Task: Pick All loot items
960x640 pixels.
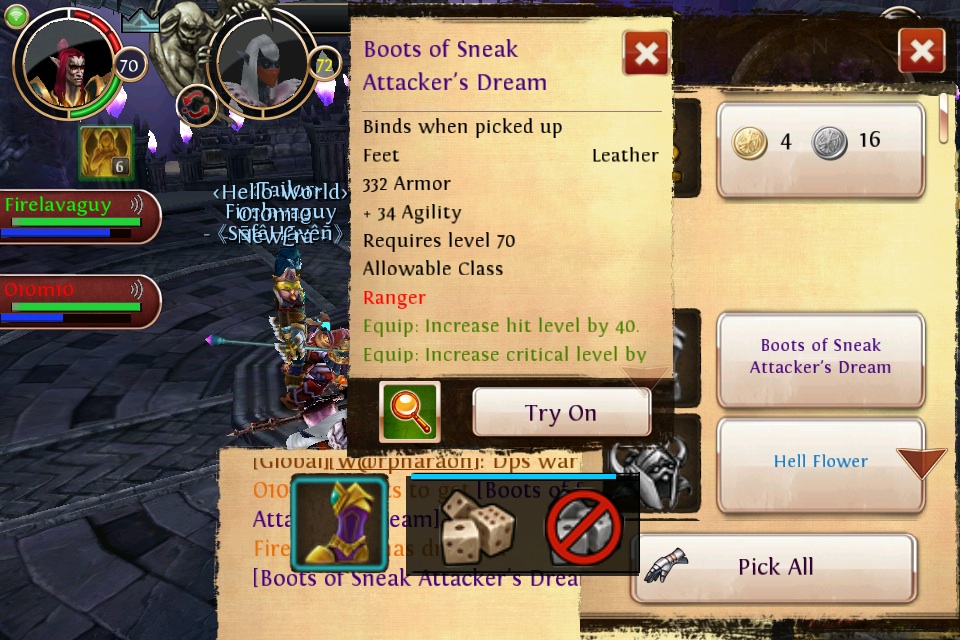Action: pyautogui.click(x=774, y=567)
